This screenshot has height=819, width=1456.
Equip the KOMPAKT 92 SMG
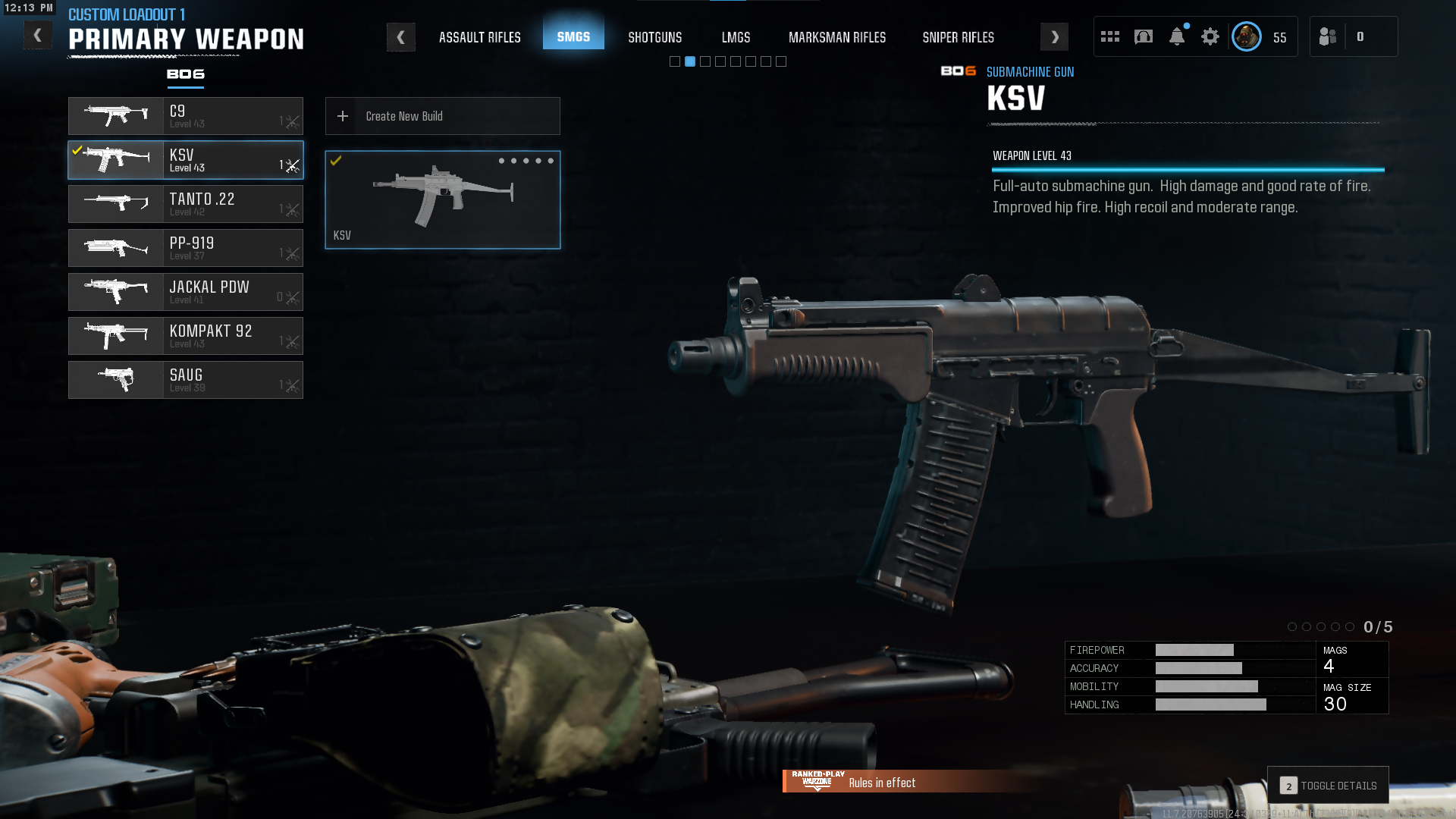click(x=186, y=336)
